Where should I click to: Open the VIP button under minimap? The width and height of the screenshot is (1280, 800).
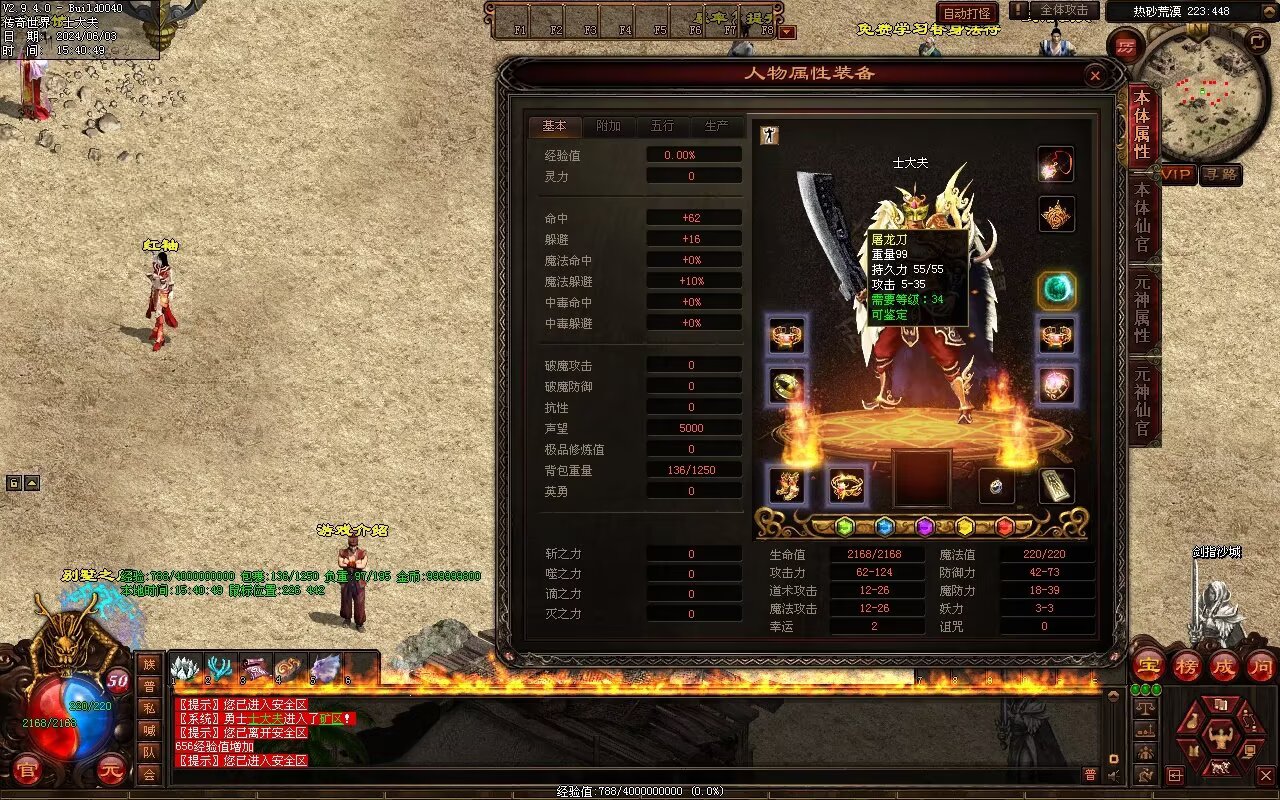coord(1178,174)
